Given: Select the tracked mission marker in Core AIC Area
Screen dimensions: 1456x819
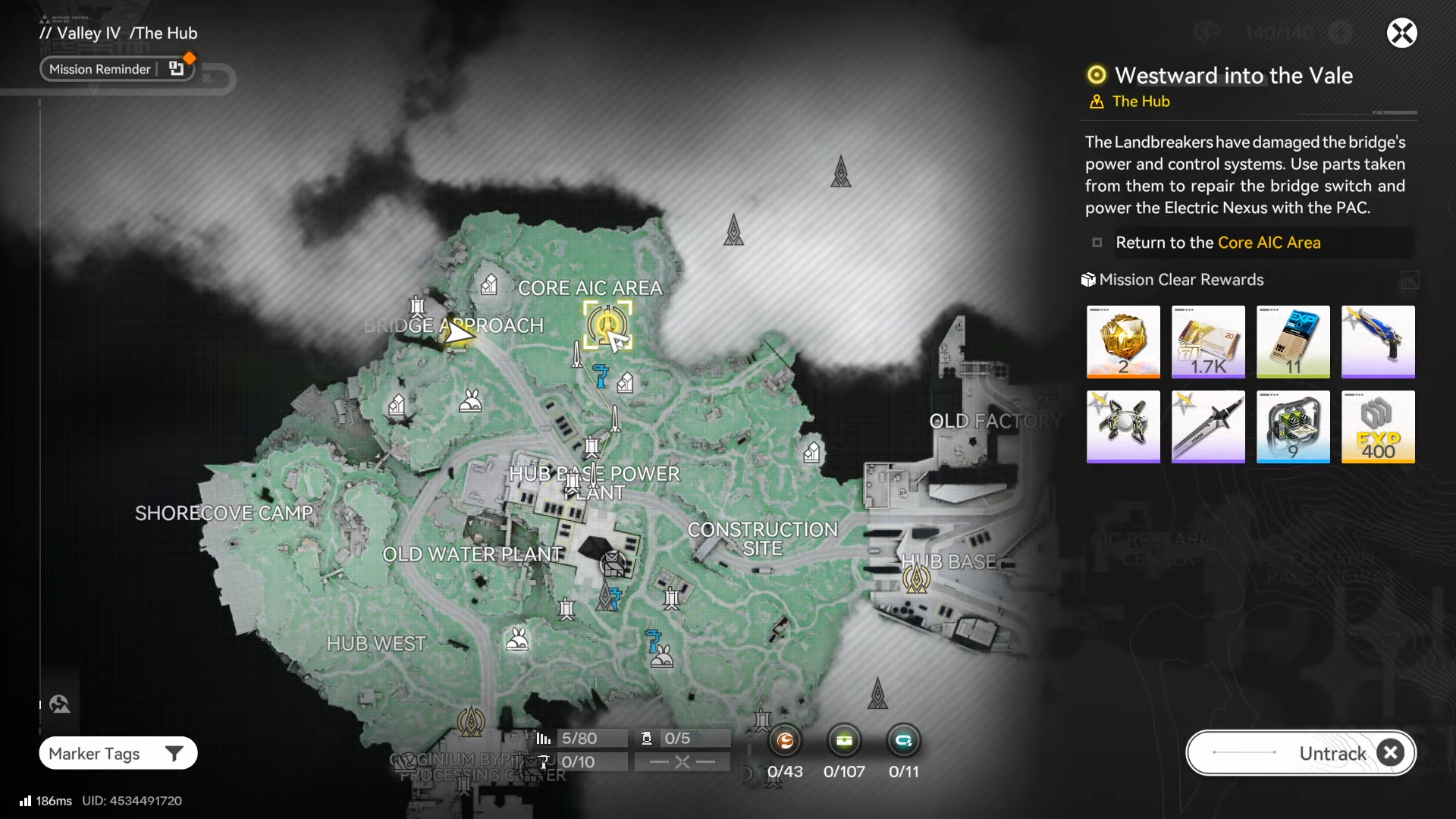Looking at the screenshot, I should click(x=607, y=325).
